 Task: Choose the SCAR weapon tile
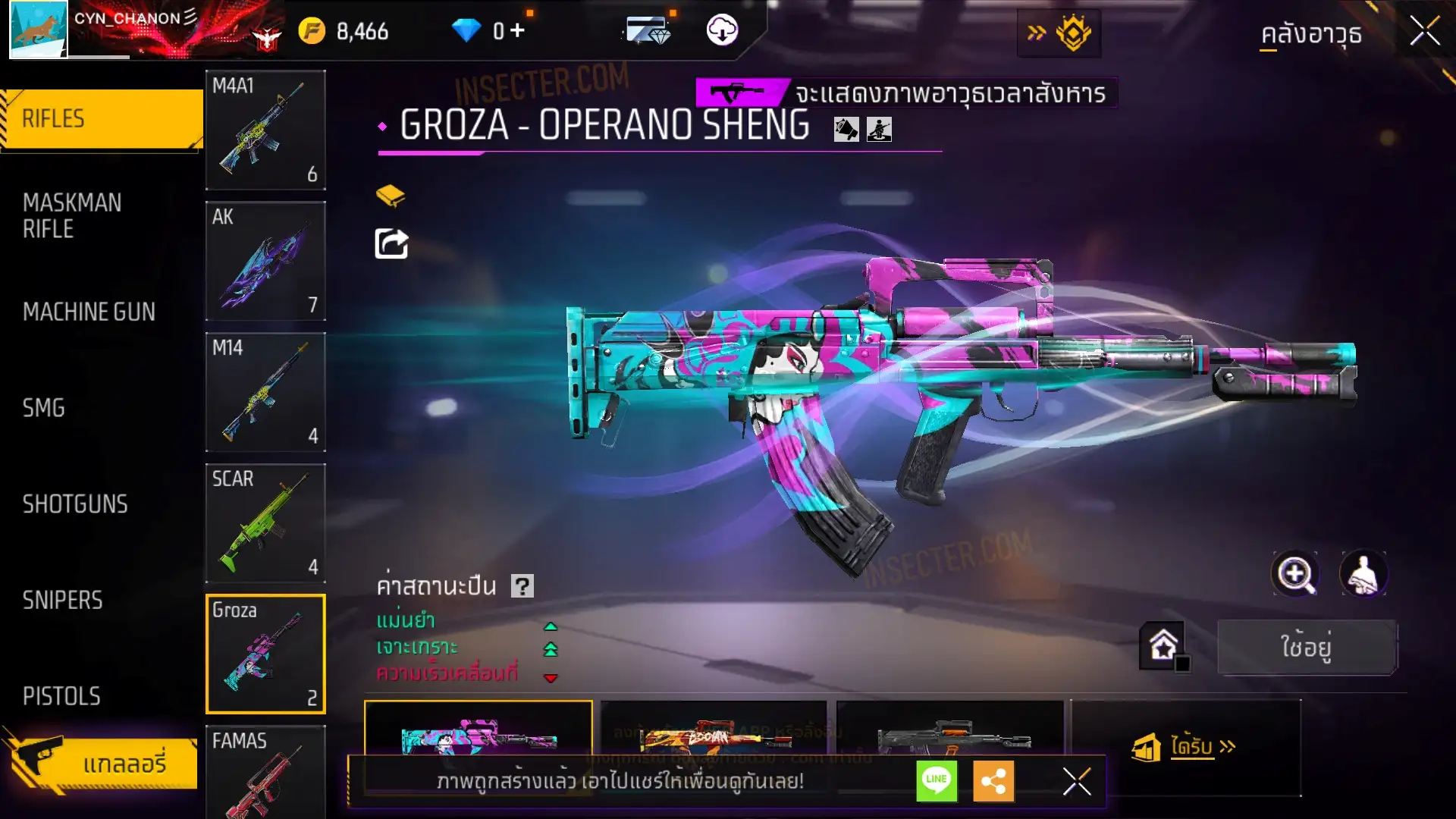(265, 523)
